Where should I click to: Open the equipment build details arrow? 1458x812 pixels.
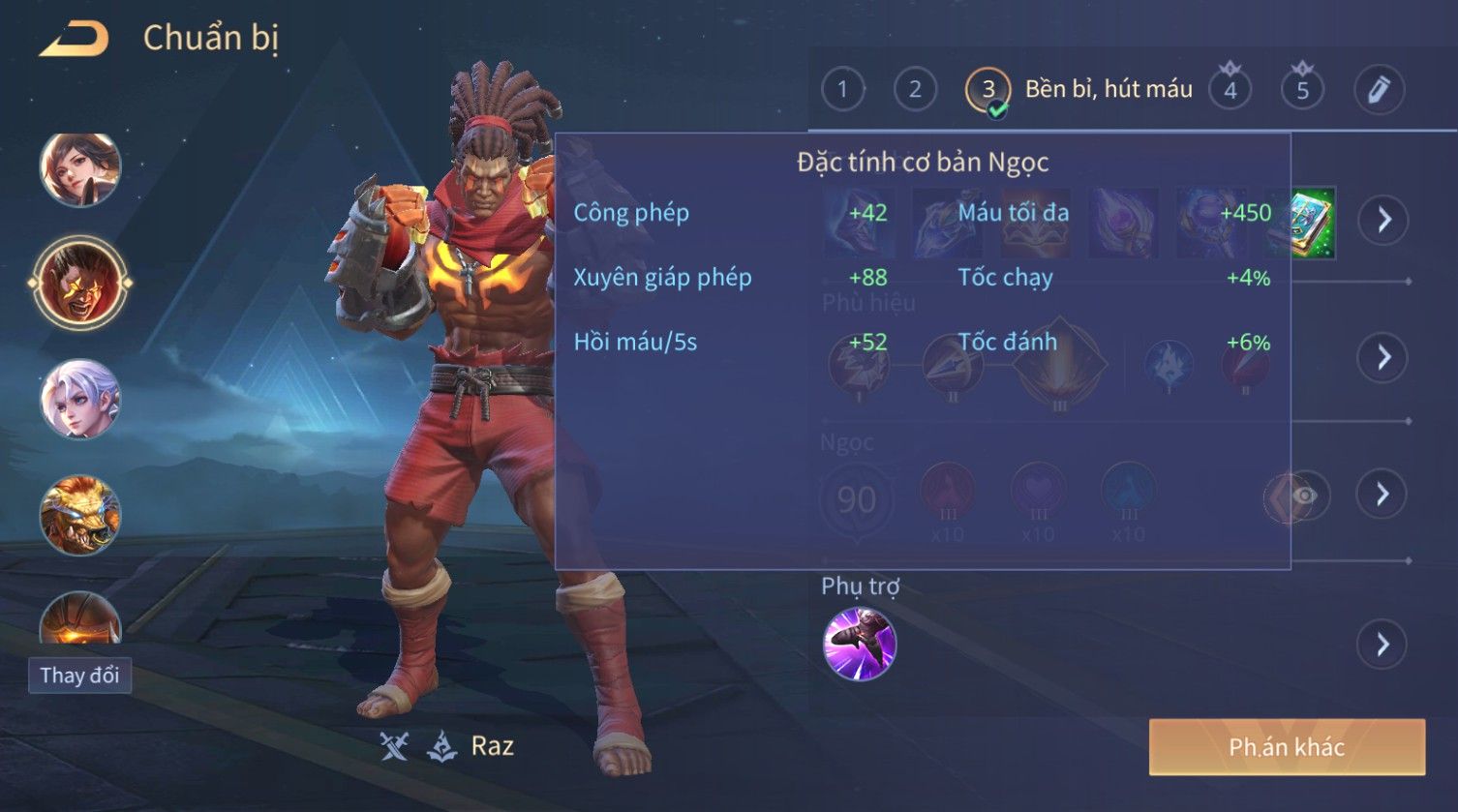coord(1383,221)
